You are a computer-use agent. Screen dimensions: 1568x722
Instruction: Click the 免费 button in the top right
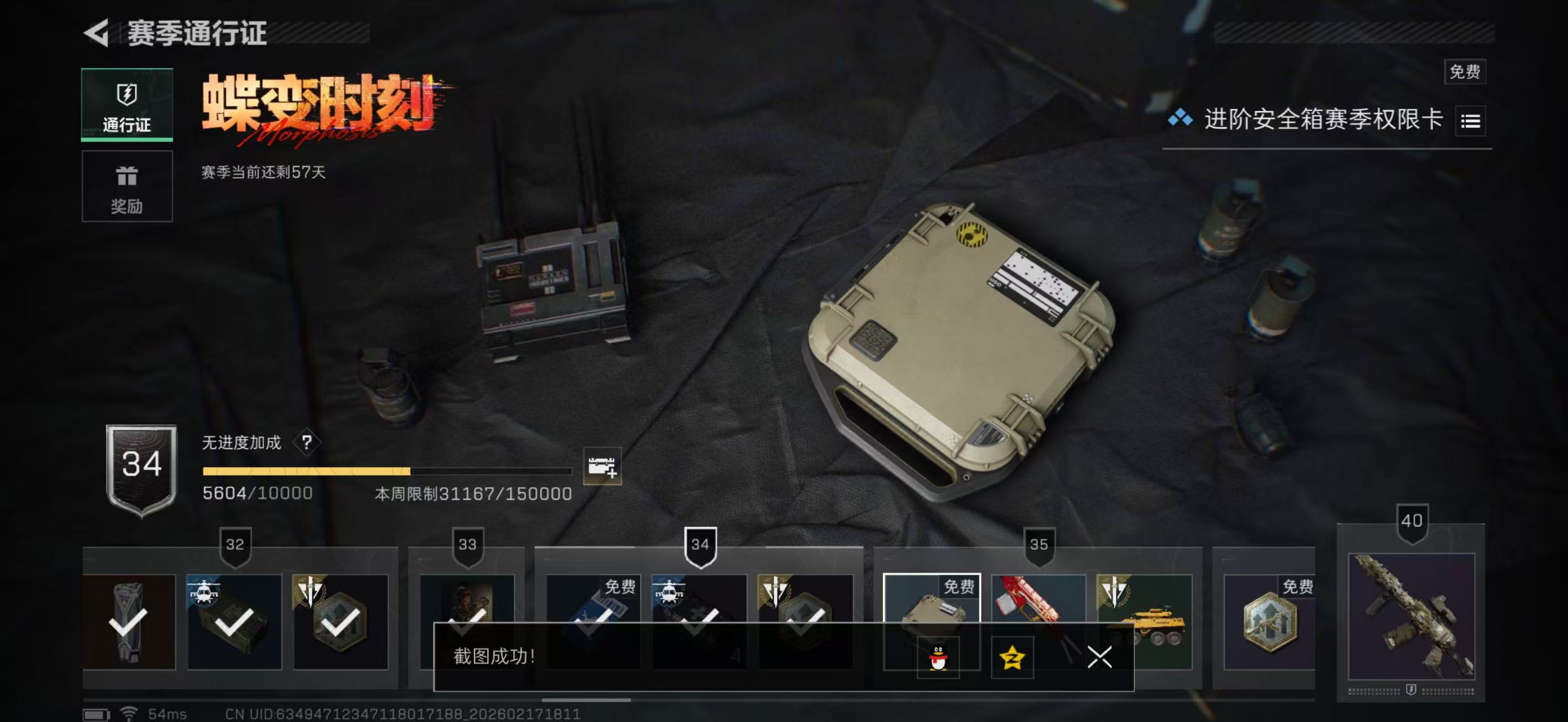pyautogui.click(x=1466, y=72)
